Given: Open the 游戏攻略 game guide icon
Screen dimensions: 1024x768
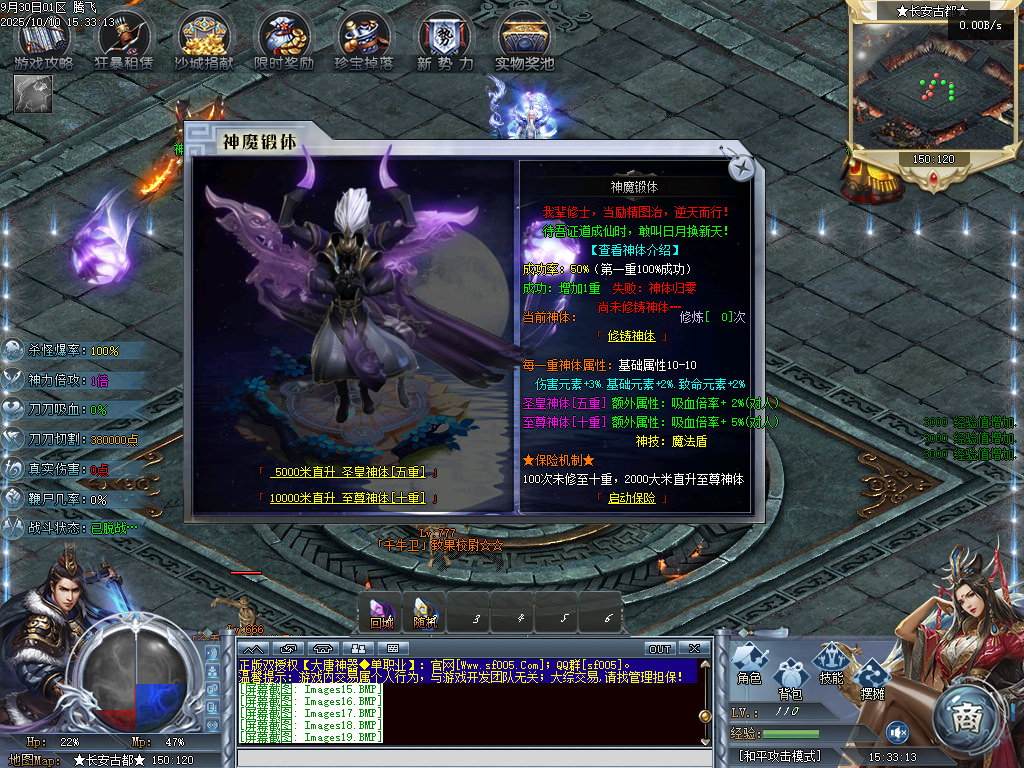Looking at the screenshot, I should click(x=44, y=40).
